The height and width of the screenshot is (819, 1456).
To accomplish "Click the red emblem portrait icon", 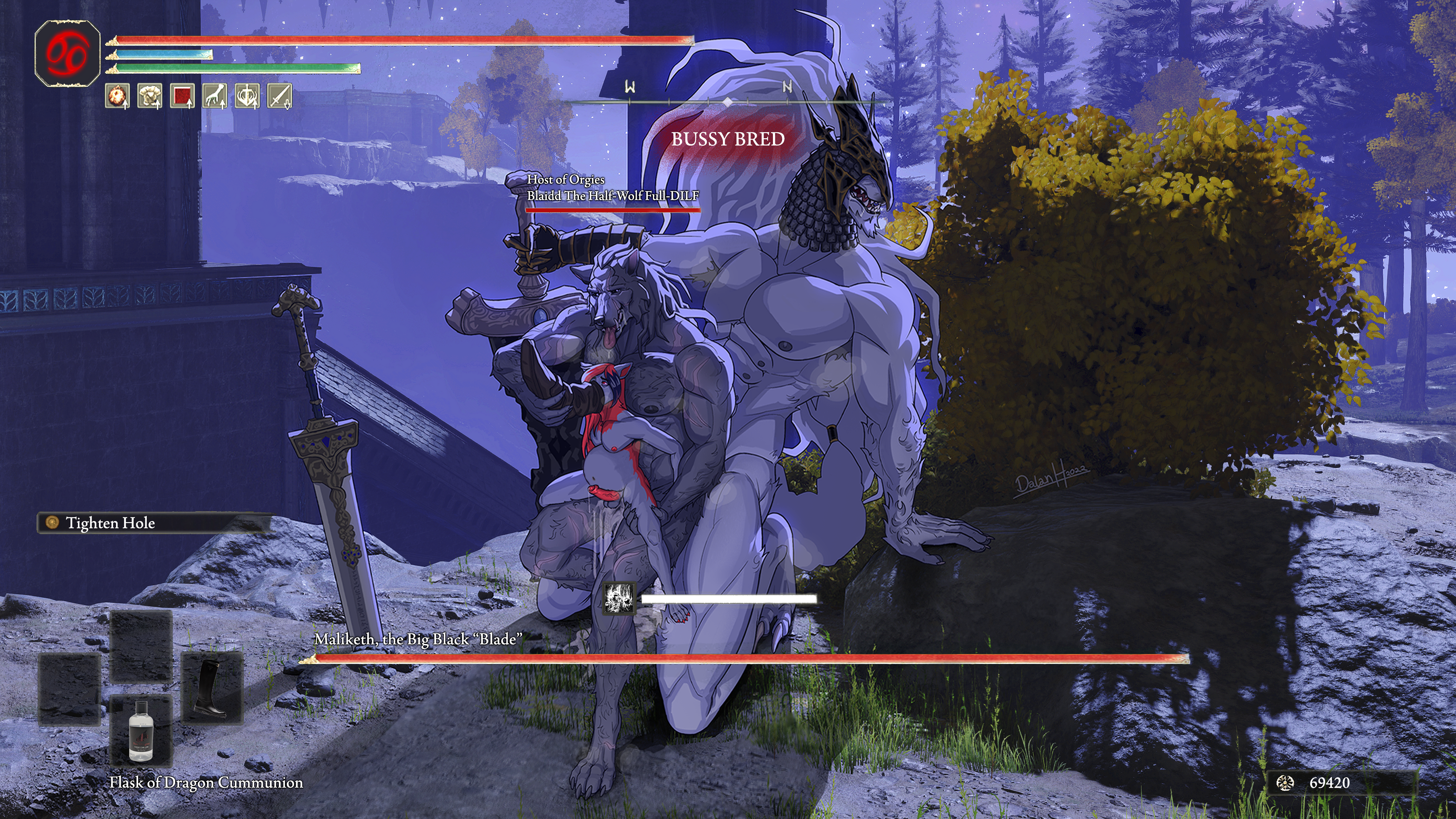I will [67, 54].
